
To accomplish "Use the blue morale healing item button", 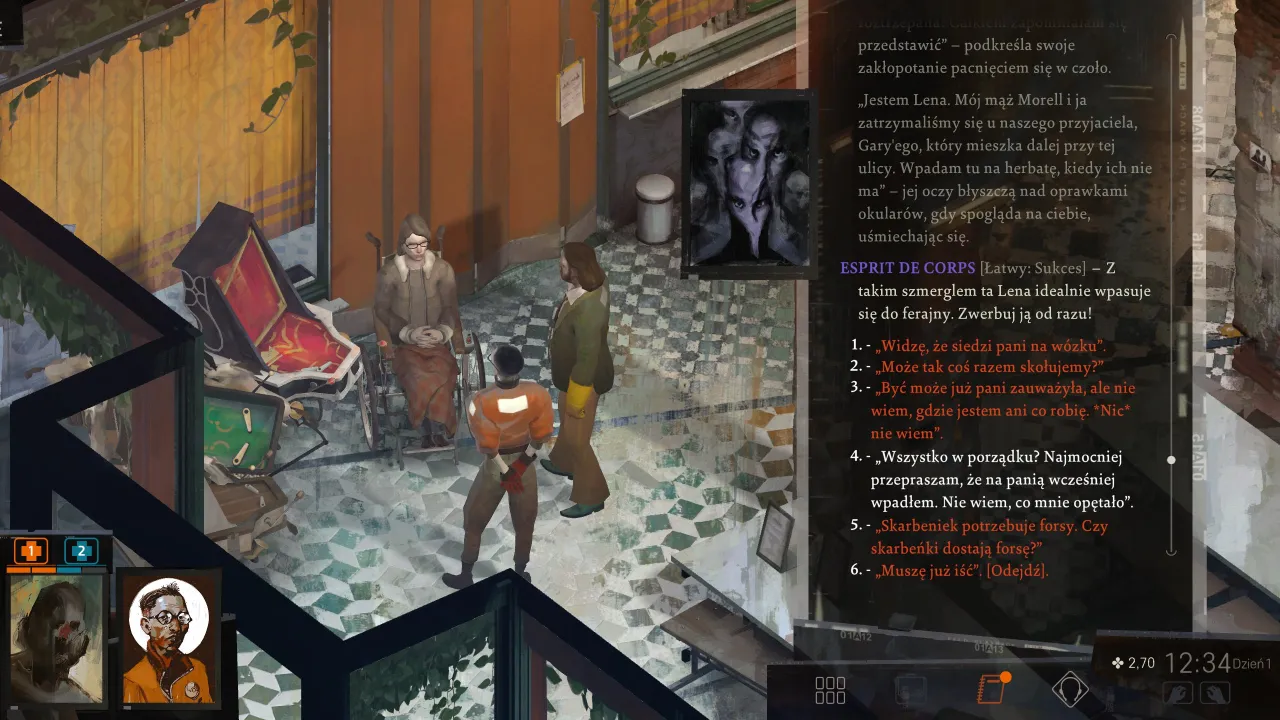I will (81, 550).
